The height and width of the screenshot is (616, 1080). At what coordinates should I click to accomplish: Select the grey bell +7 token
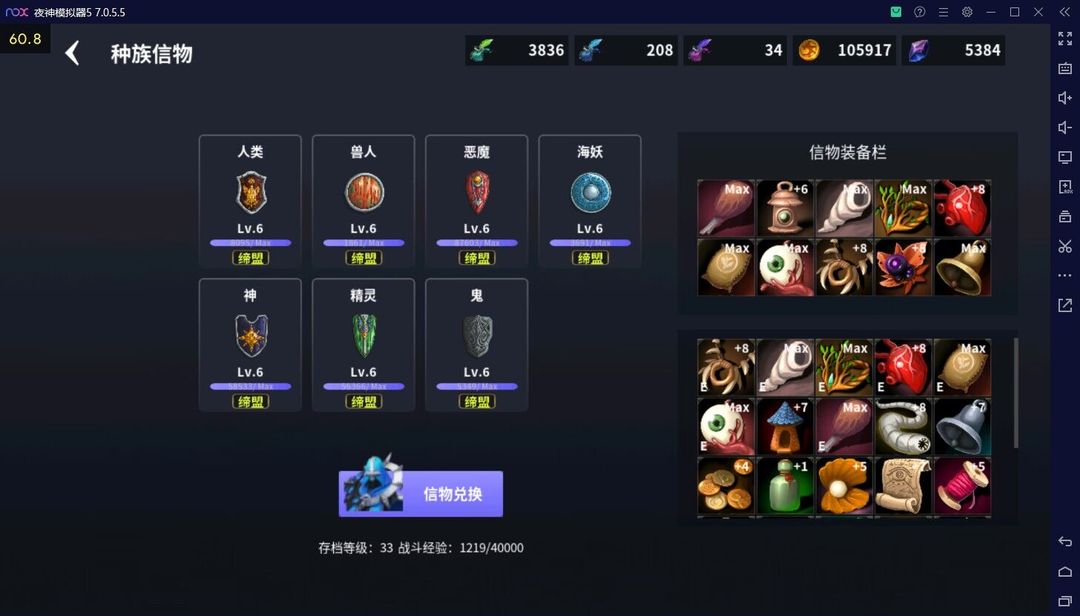point(962,427)
